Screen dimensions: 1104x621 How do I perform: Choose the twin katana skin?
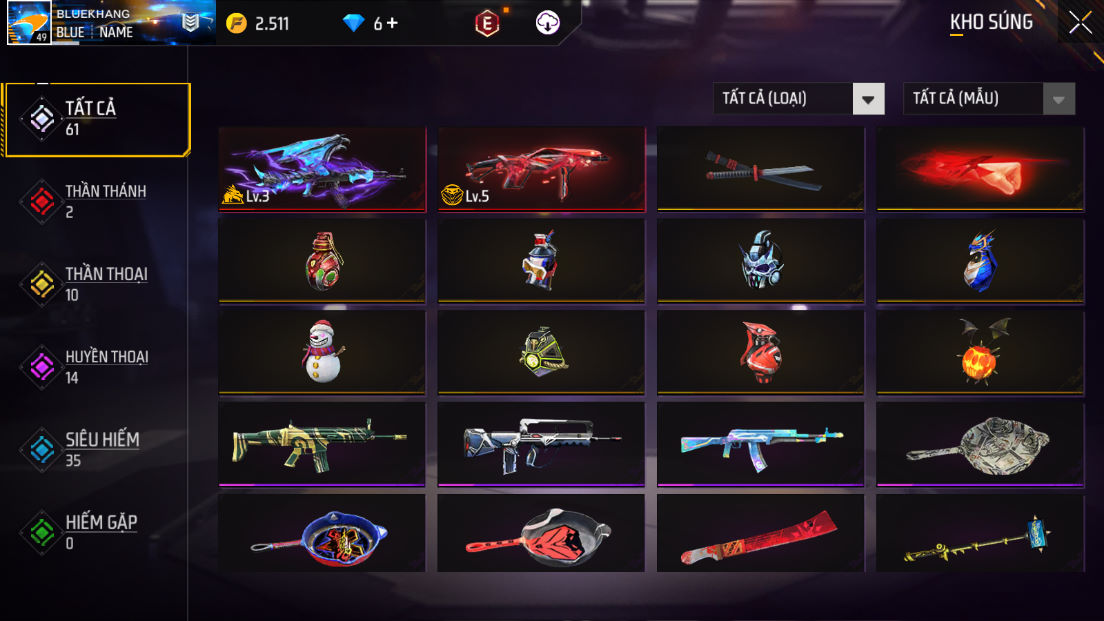761,168
